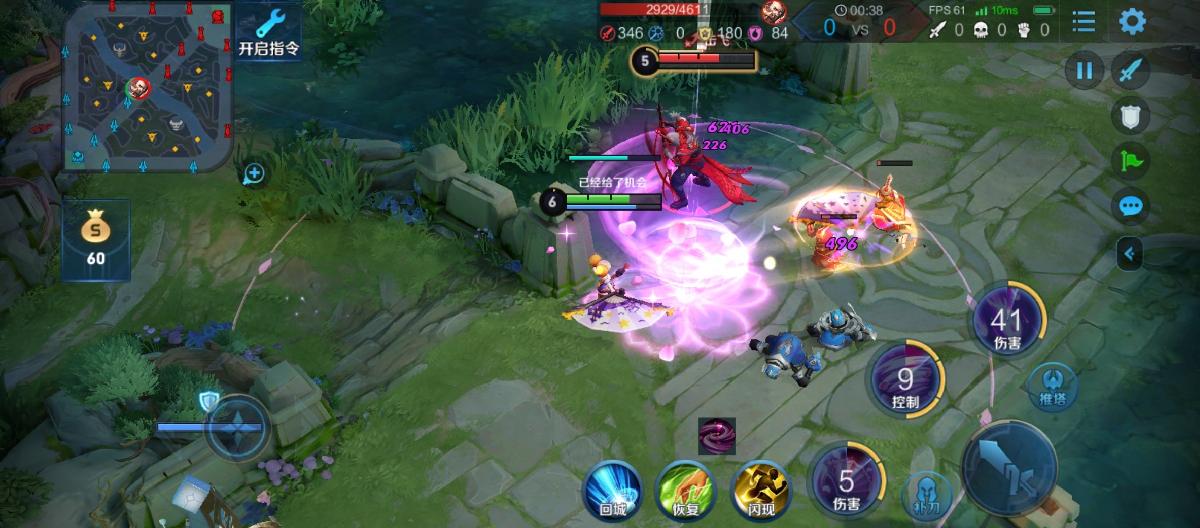Collapse the side panel with the arrow
This screenshot has width=1200, height=528.
point(1130,254)
